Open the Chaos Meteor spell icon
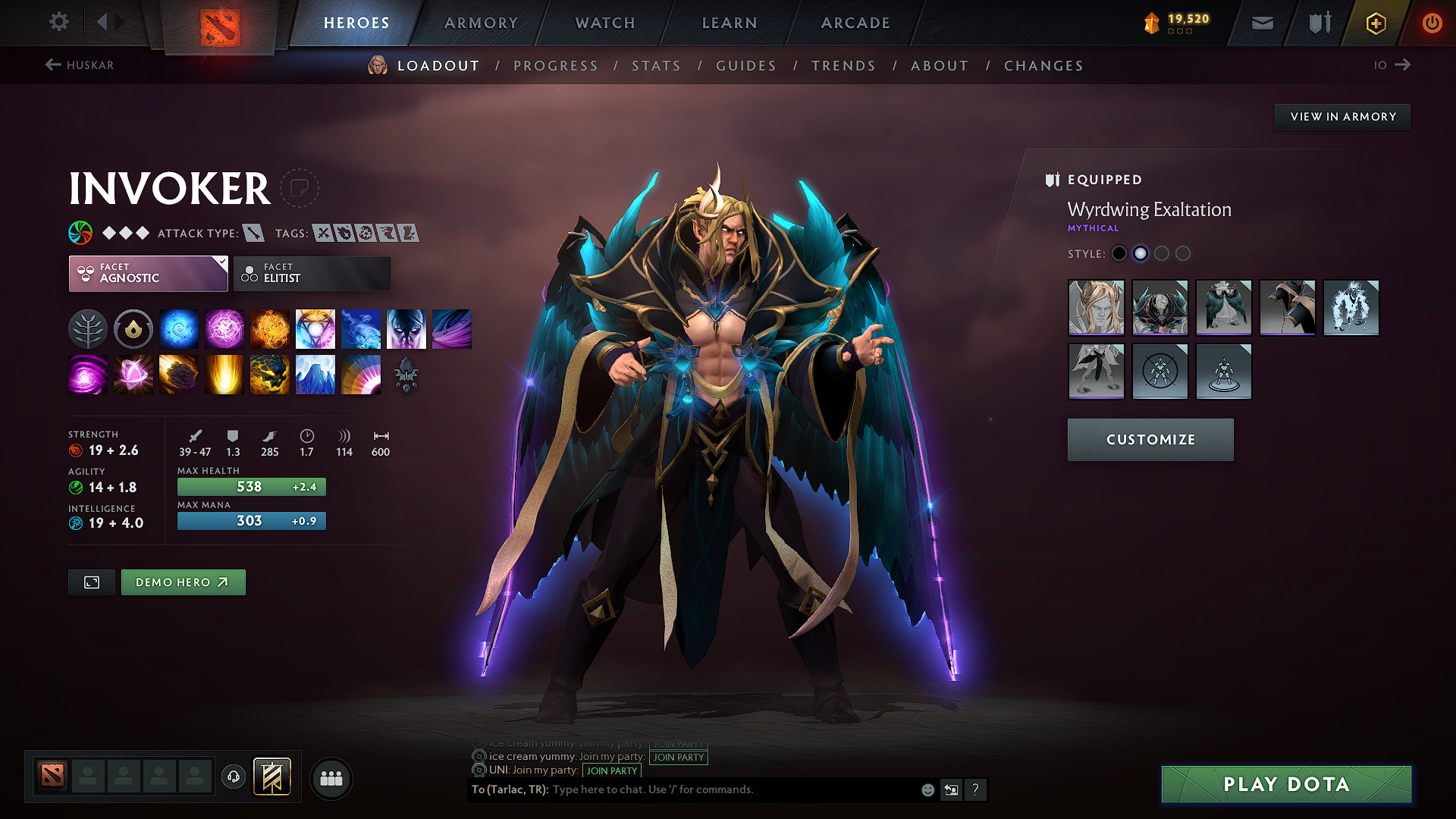 (x=178, y=374)
